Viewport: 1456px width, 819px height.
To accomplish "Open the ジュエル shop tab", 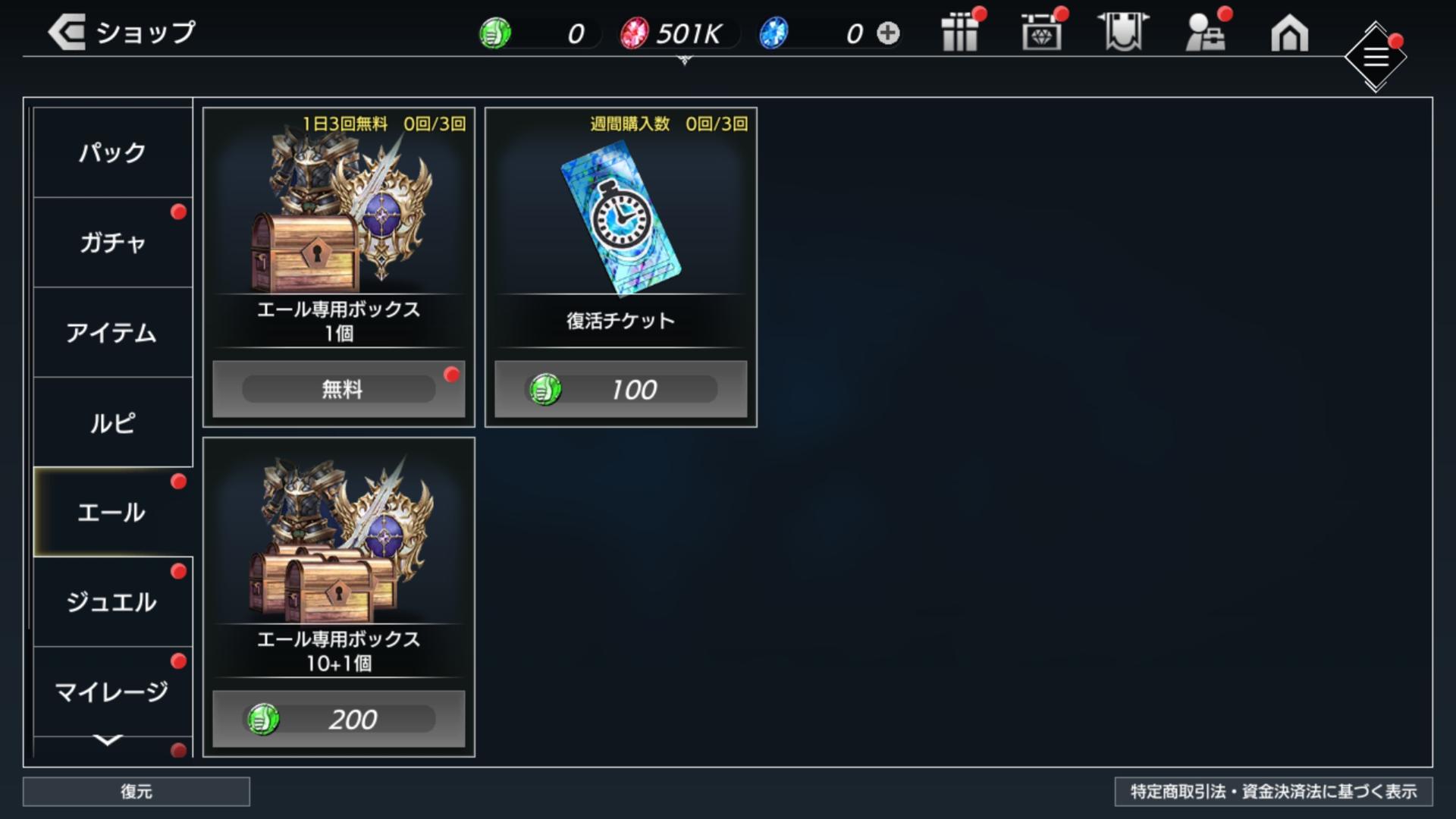I will (112, 602).
